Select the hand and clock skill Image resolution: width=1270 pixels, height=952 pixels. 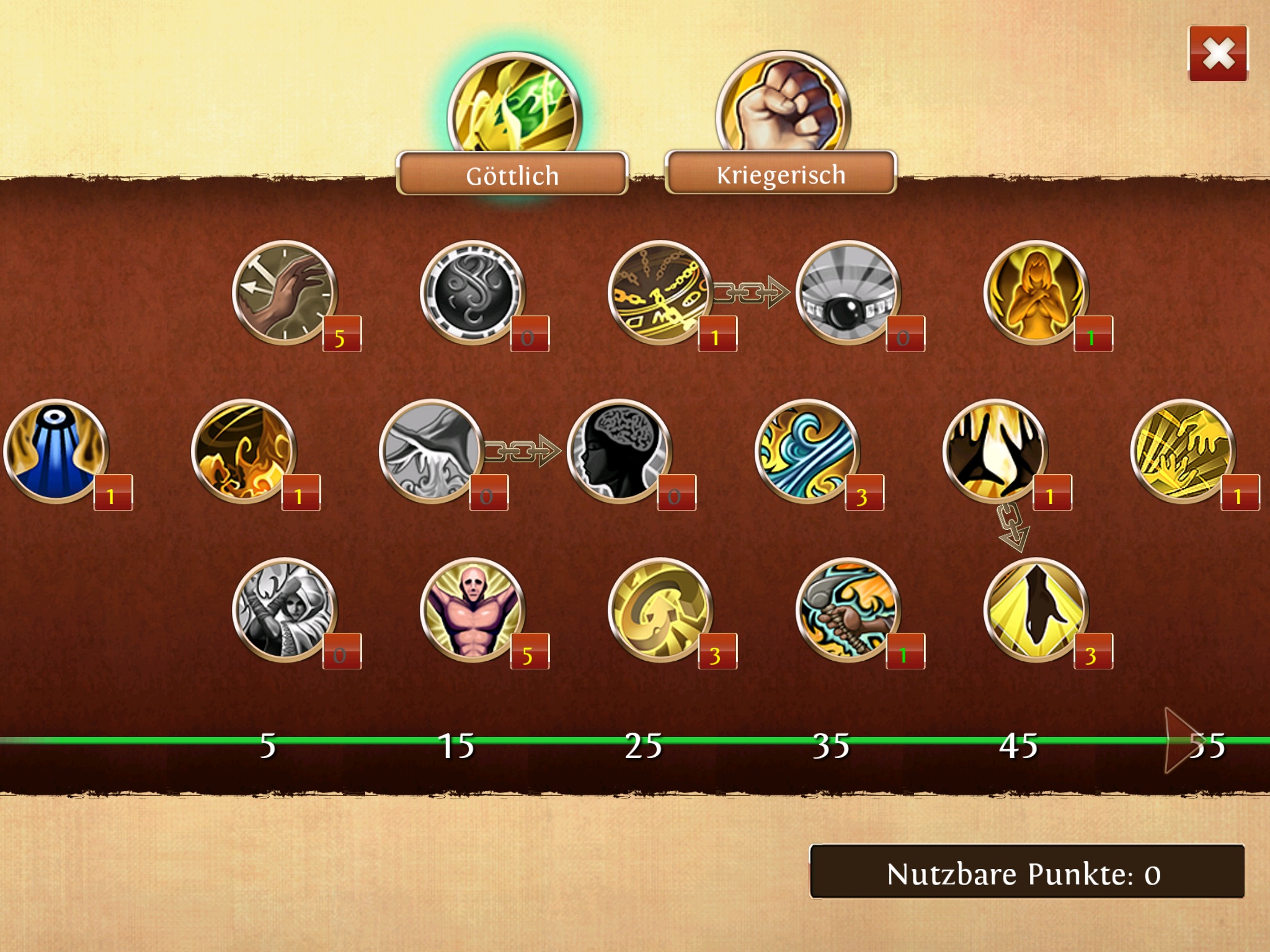pos(285,293)
